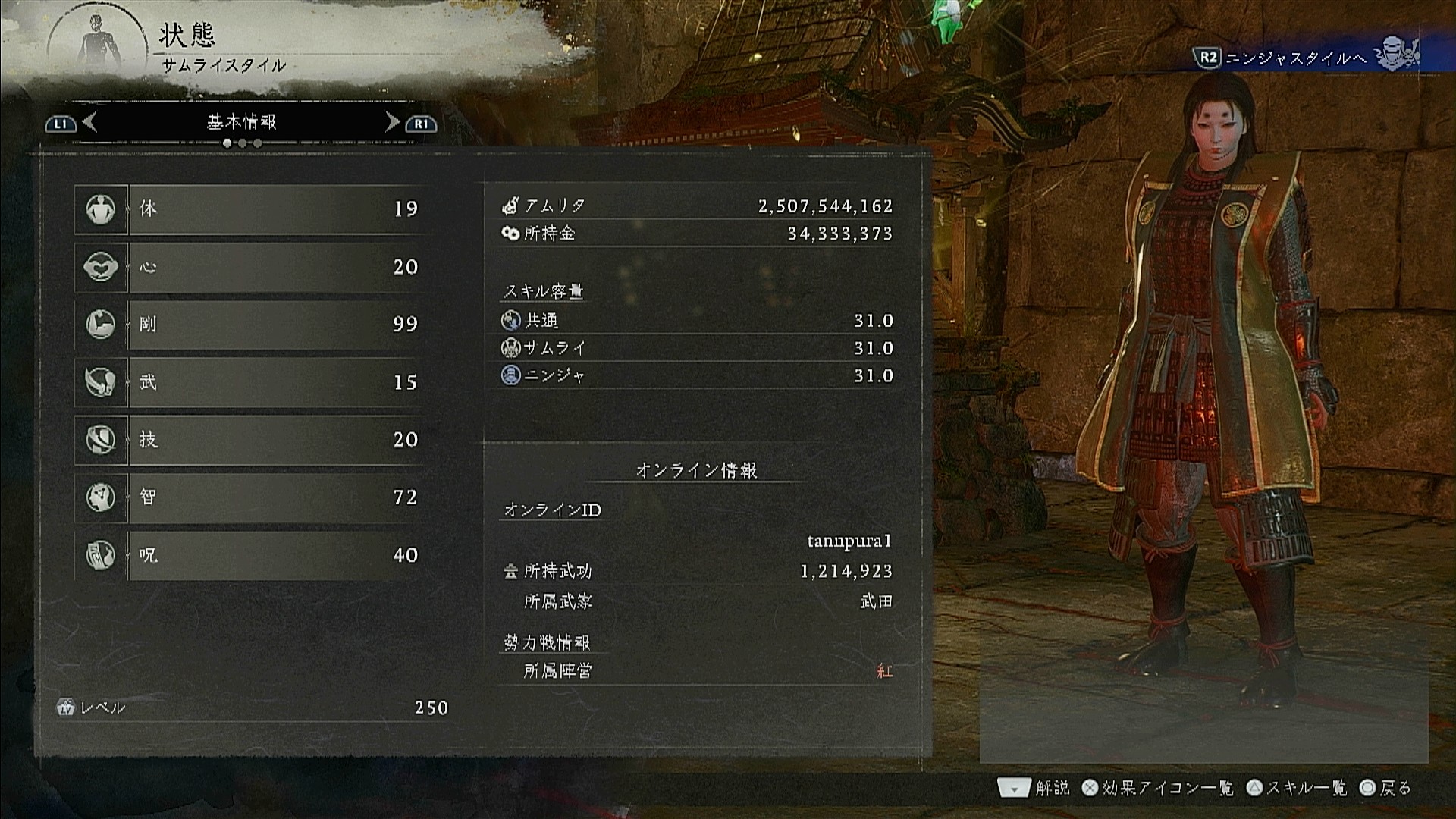Show the 効果アイコン一覧 list
The height and width of the screenshot is (819, 1456).
[1158, 789]
